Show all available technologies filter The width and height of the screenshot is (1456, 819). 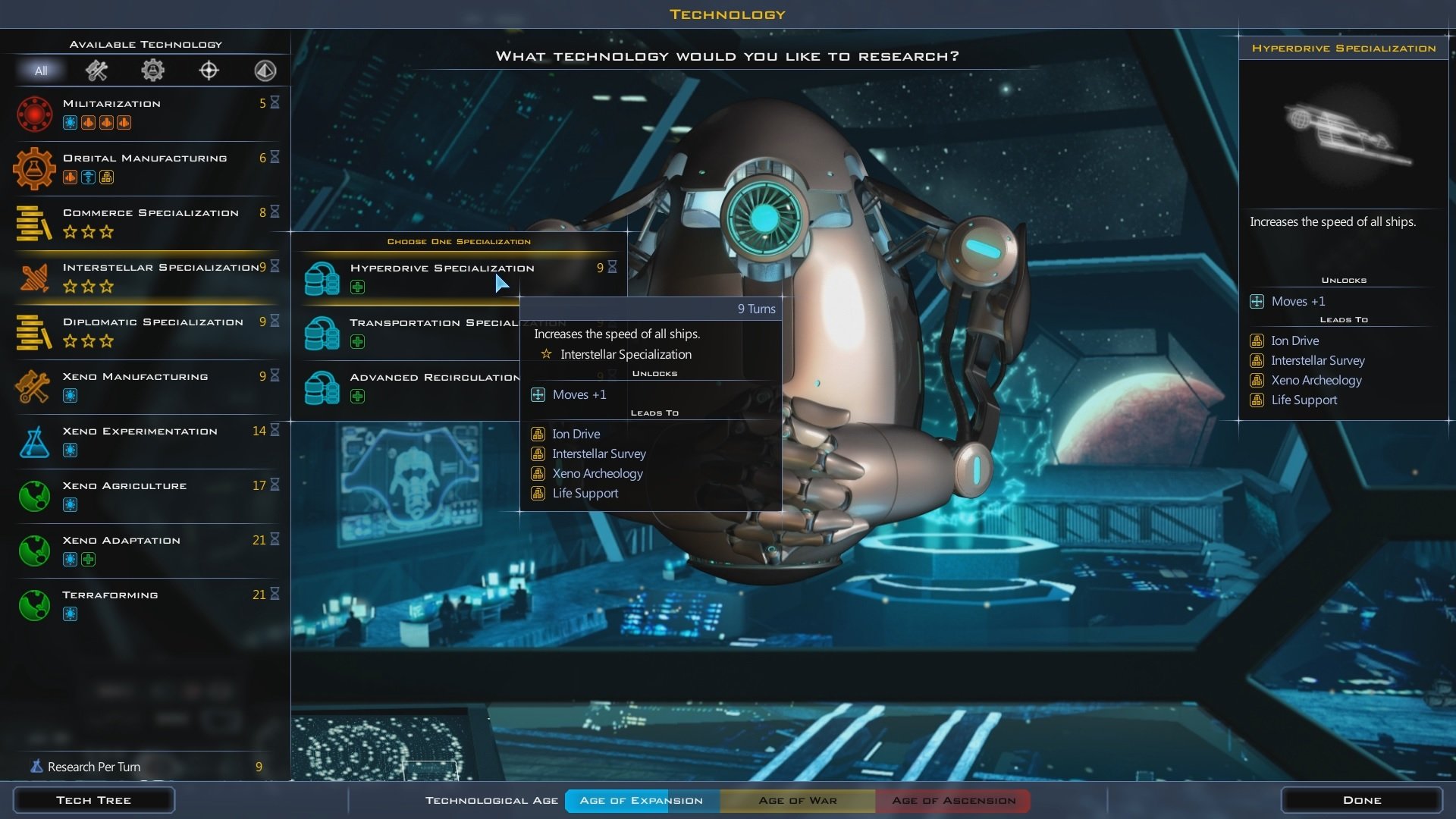click(x=41, y=71)
